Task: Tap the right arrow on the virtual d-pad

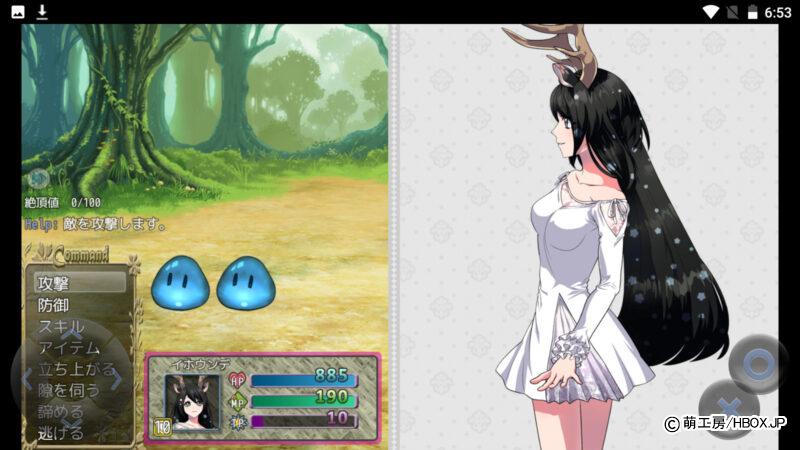Action: (x=116, y=380)
